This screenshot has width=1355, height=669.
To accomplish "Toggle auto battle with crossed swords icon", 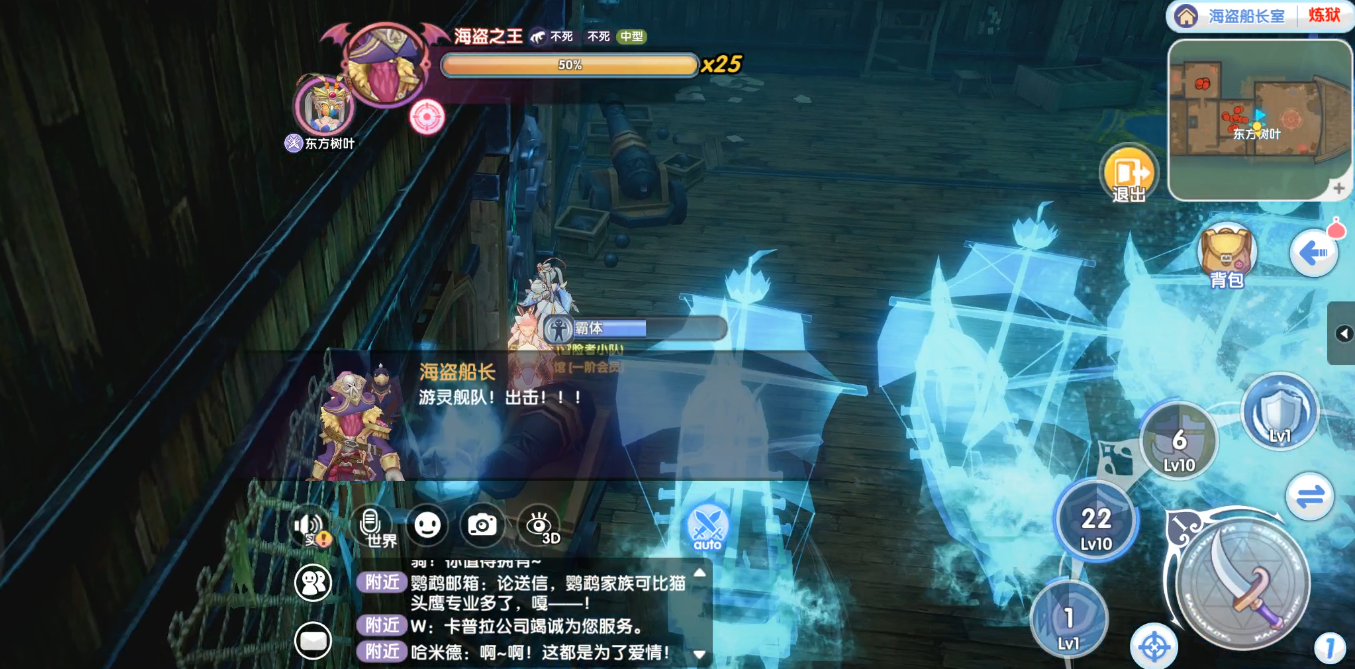I will pos(707,525).
